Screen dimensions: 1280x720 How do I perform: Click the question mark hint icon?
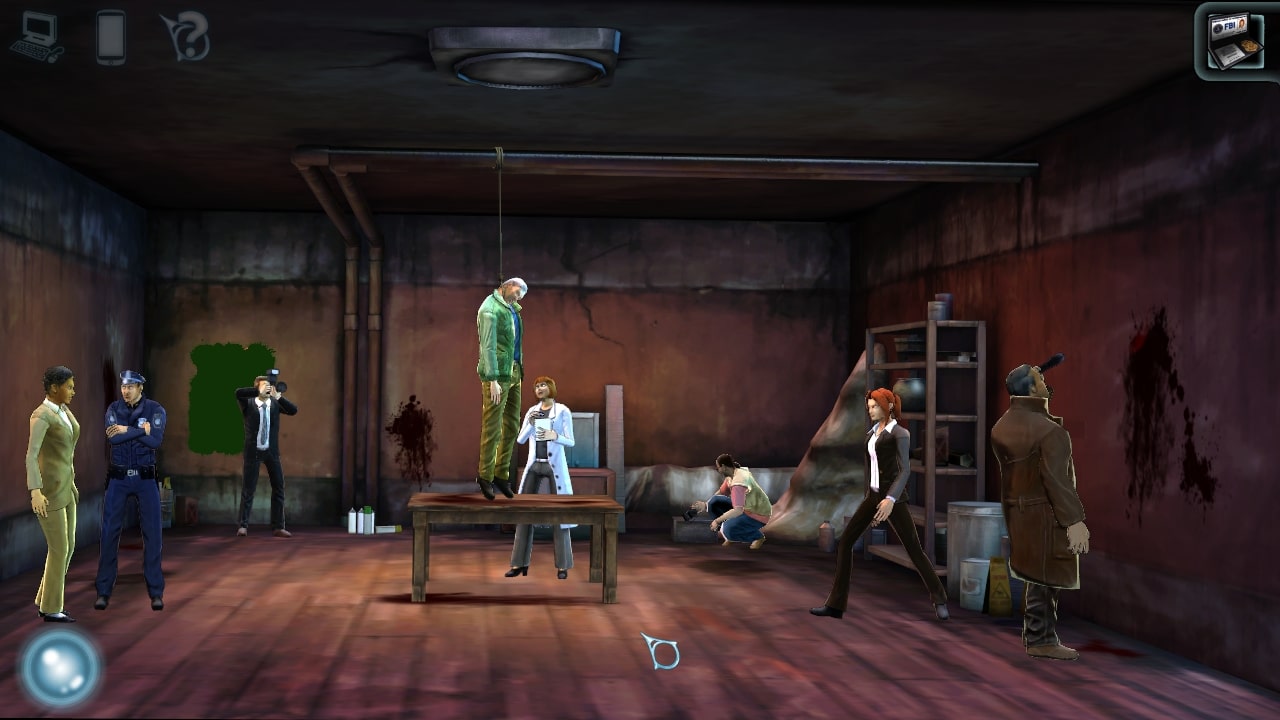tap(187, 37)
